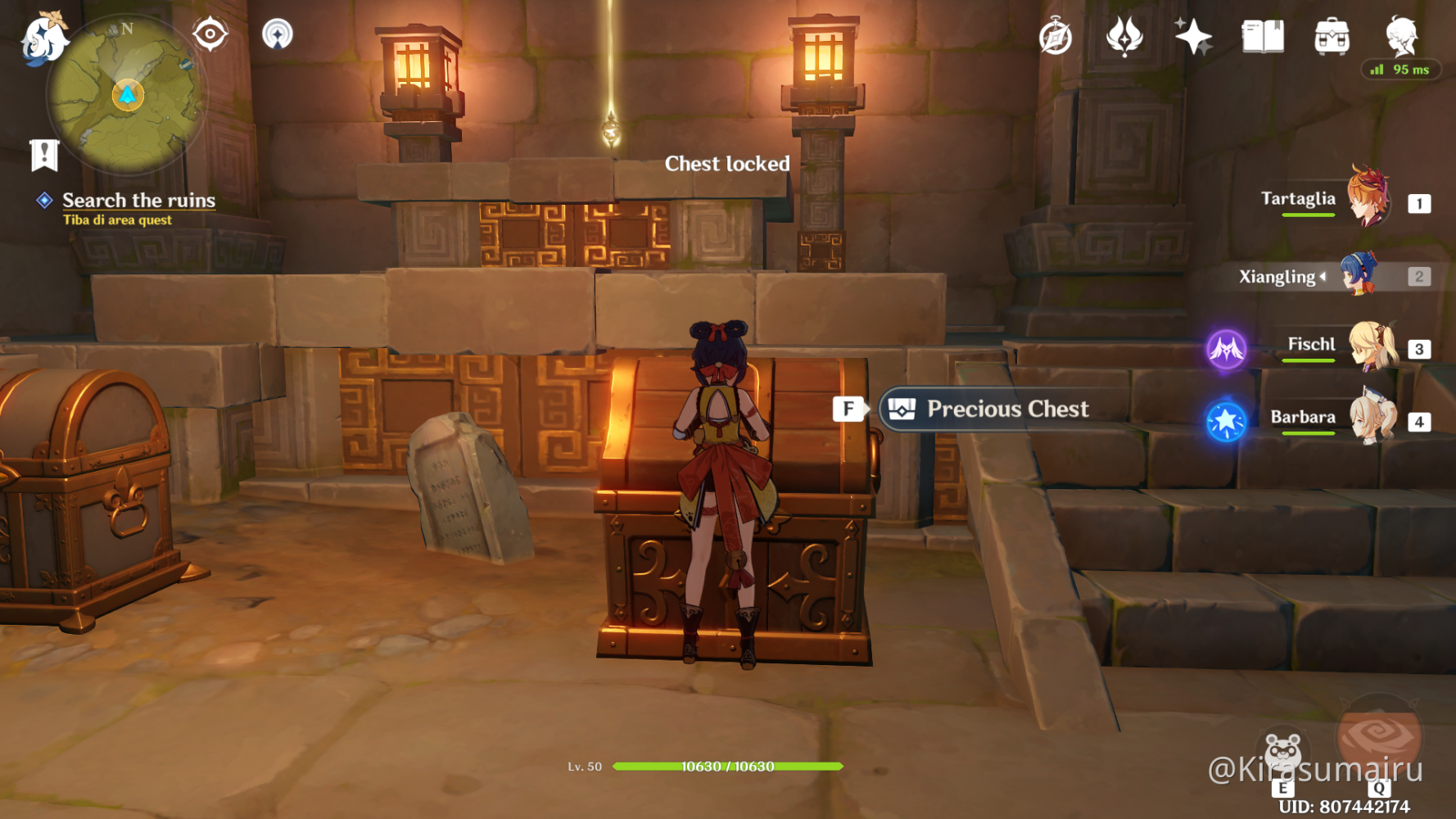
Task: Switch to Tartaglia in party
Action: coord(1366,198)
